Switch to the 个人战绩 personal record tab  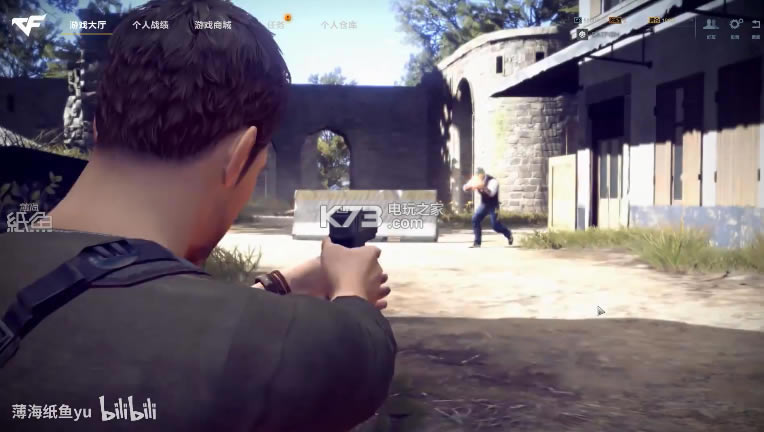tap(150, 25)
